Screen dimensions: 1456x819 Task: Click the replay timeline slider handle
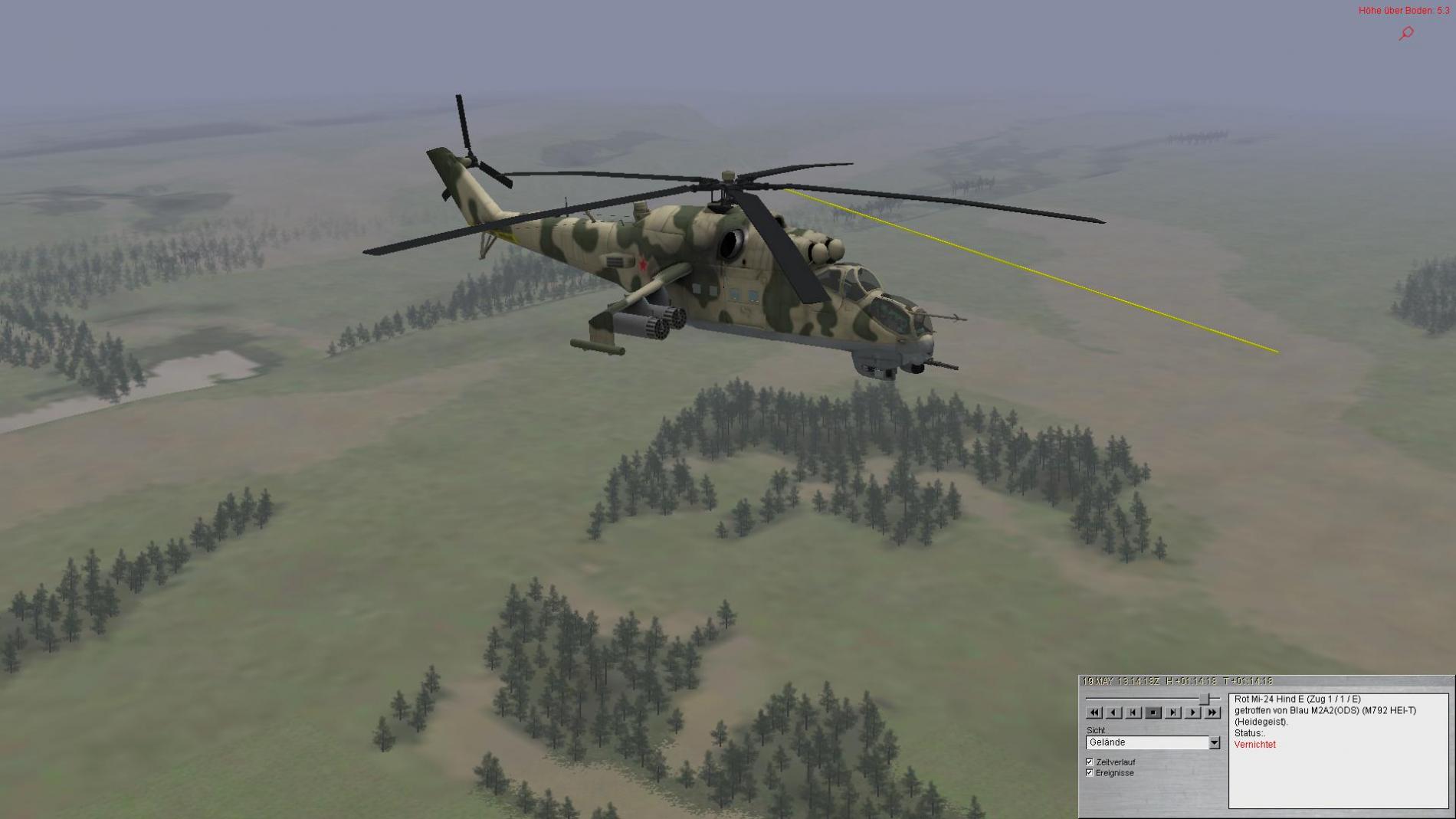click(1205, 699)
